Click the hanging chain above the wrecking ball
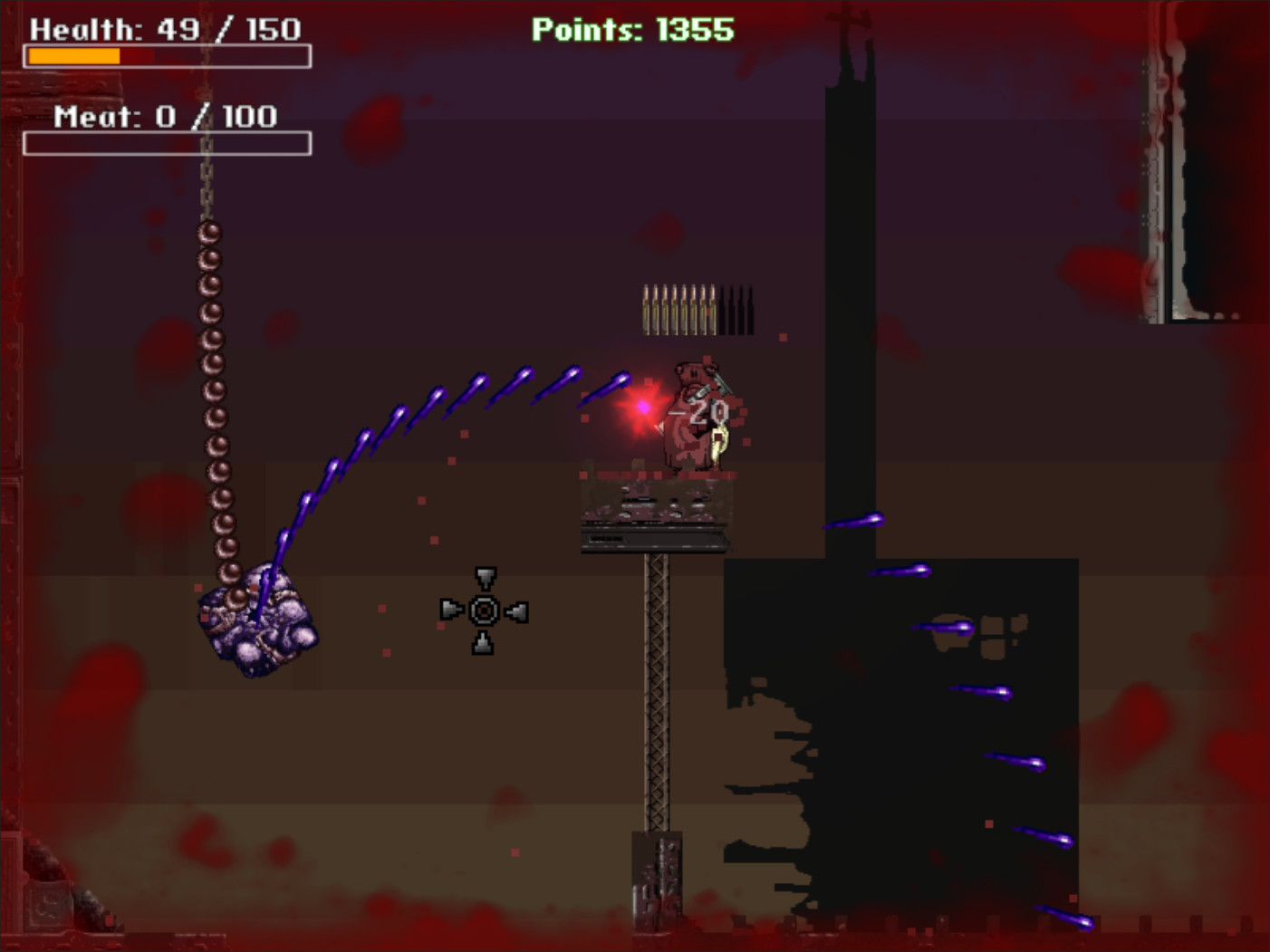This screenshot has width=1270, height=952. click(210, 362)
